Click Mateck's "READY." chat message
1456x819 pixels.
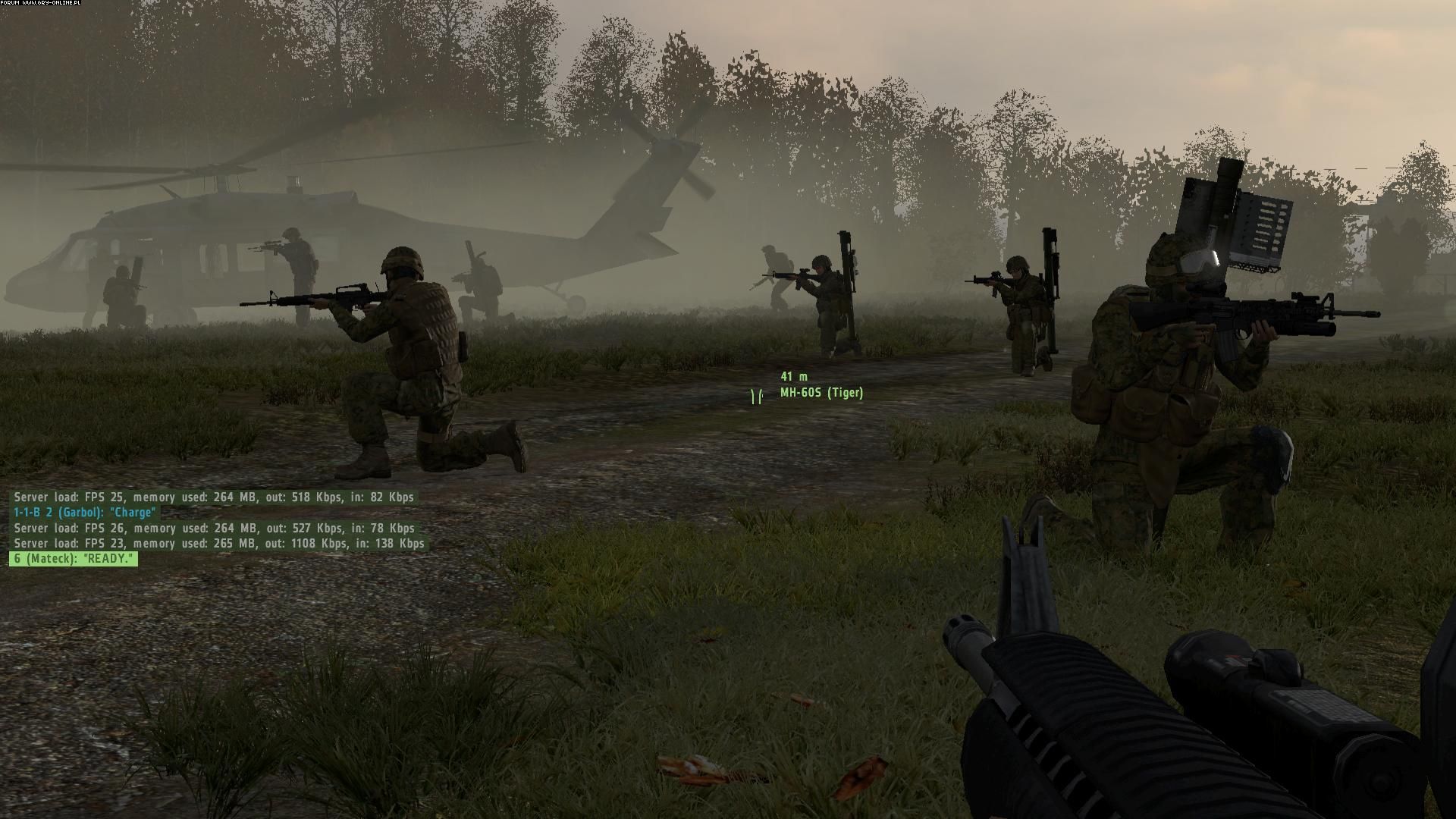click(74, 559)
